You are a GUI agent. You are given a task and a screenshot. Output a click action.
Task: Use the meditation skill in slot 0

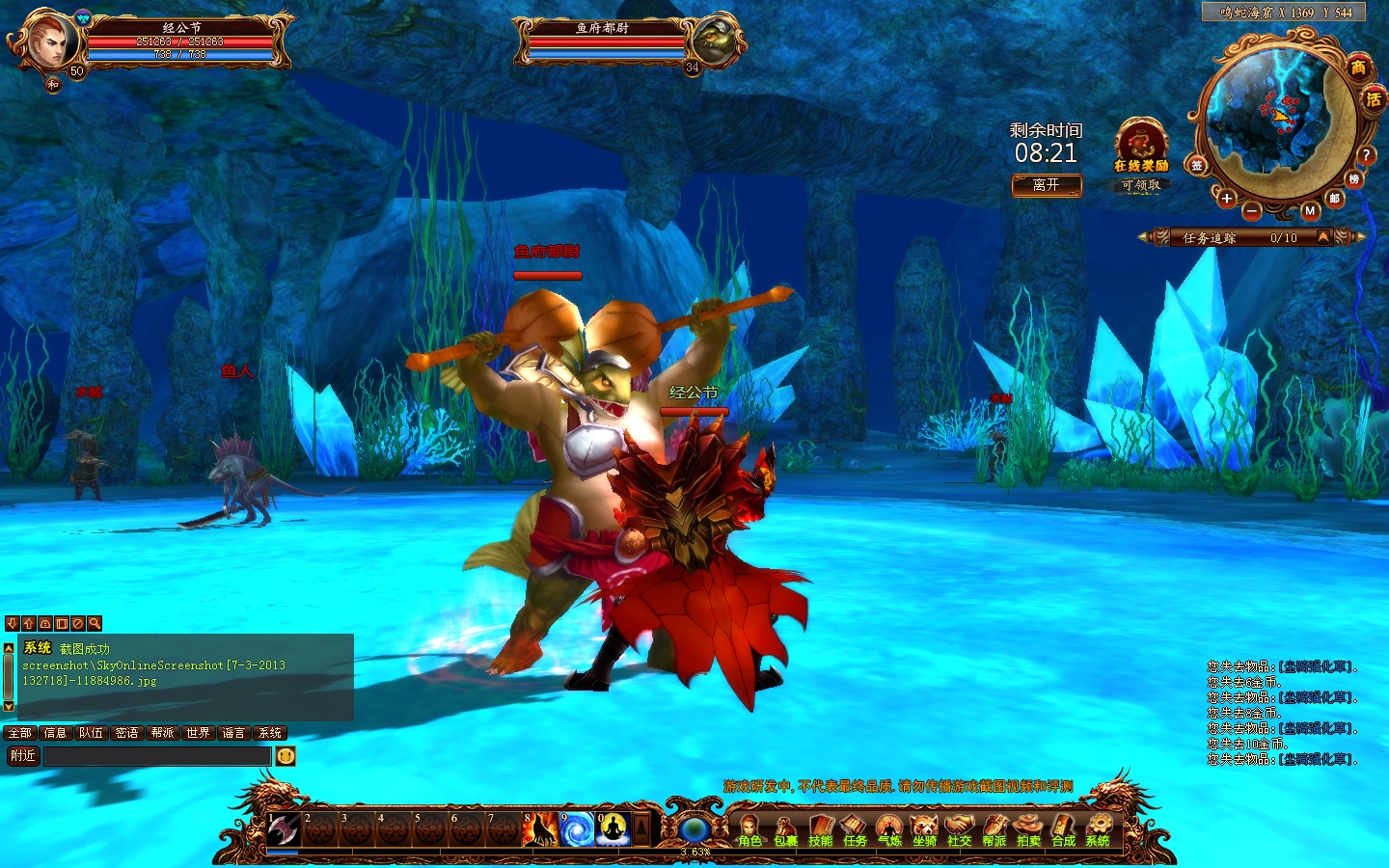[613, 829]
